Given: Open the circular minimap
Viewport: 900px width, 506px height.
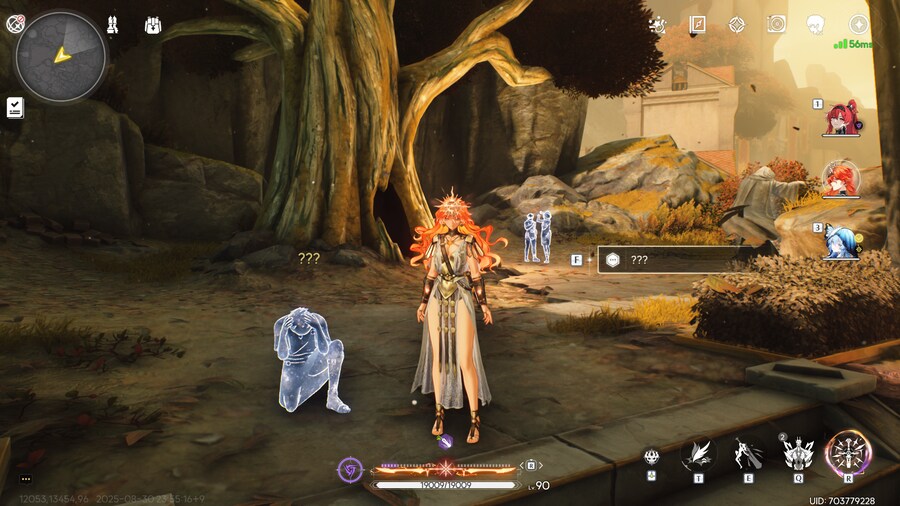Looking at the screenshot, I should coord(61,56).
